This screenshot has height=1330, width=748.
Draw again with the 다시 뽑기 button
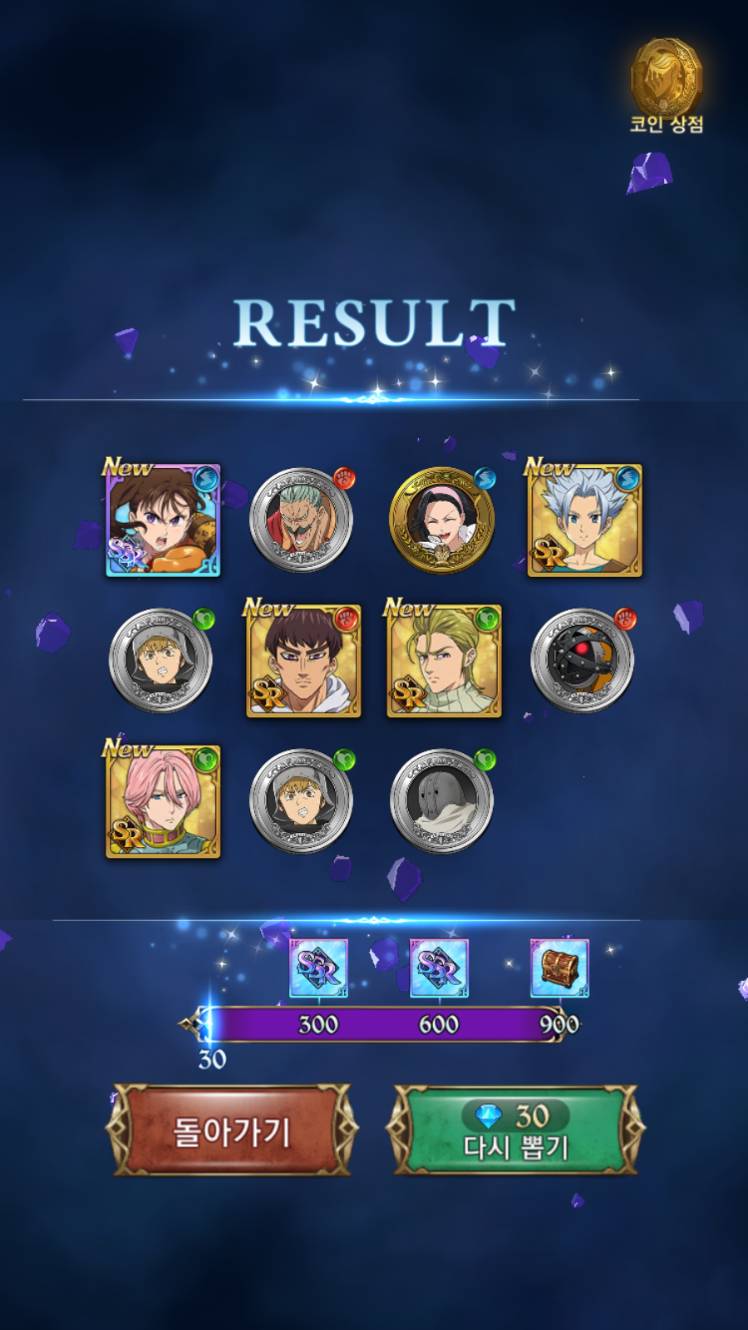click(516, 1130)
